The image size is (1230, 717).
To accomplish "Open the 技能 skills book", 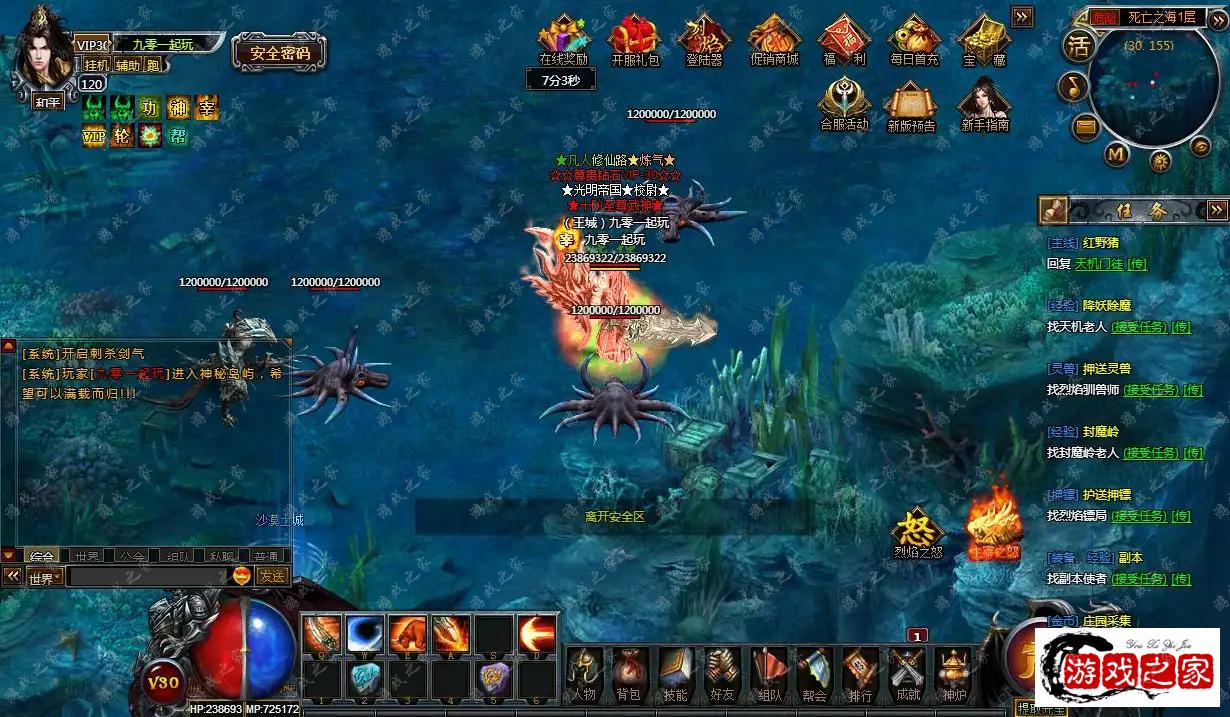I will click(x=675, y=673).
